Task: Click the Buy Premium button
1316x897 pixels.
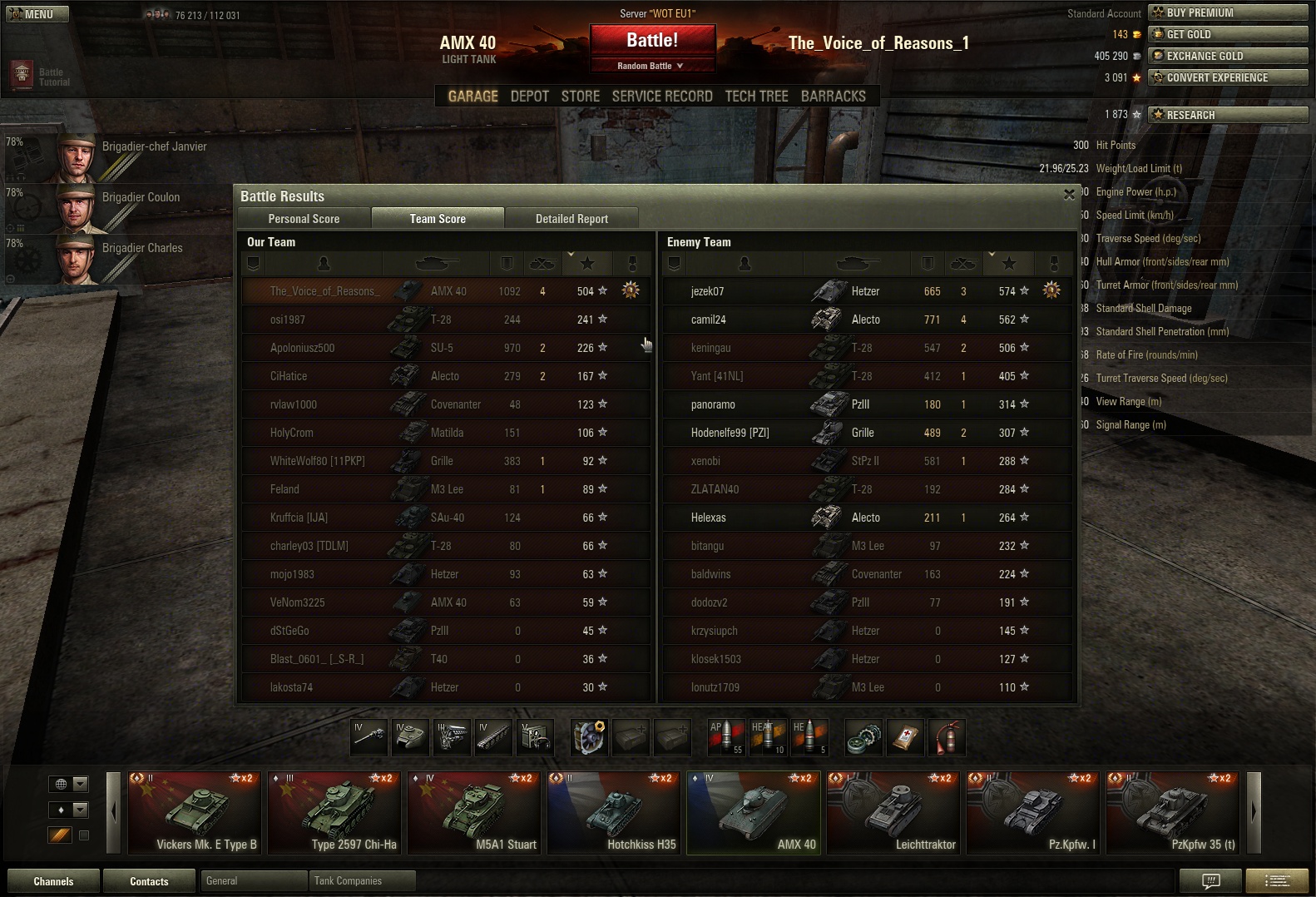Action: 1227,12
